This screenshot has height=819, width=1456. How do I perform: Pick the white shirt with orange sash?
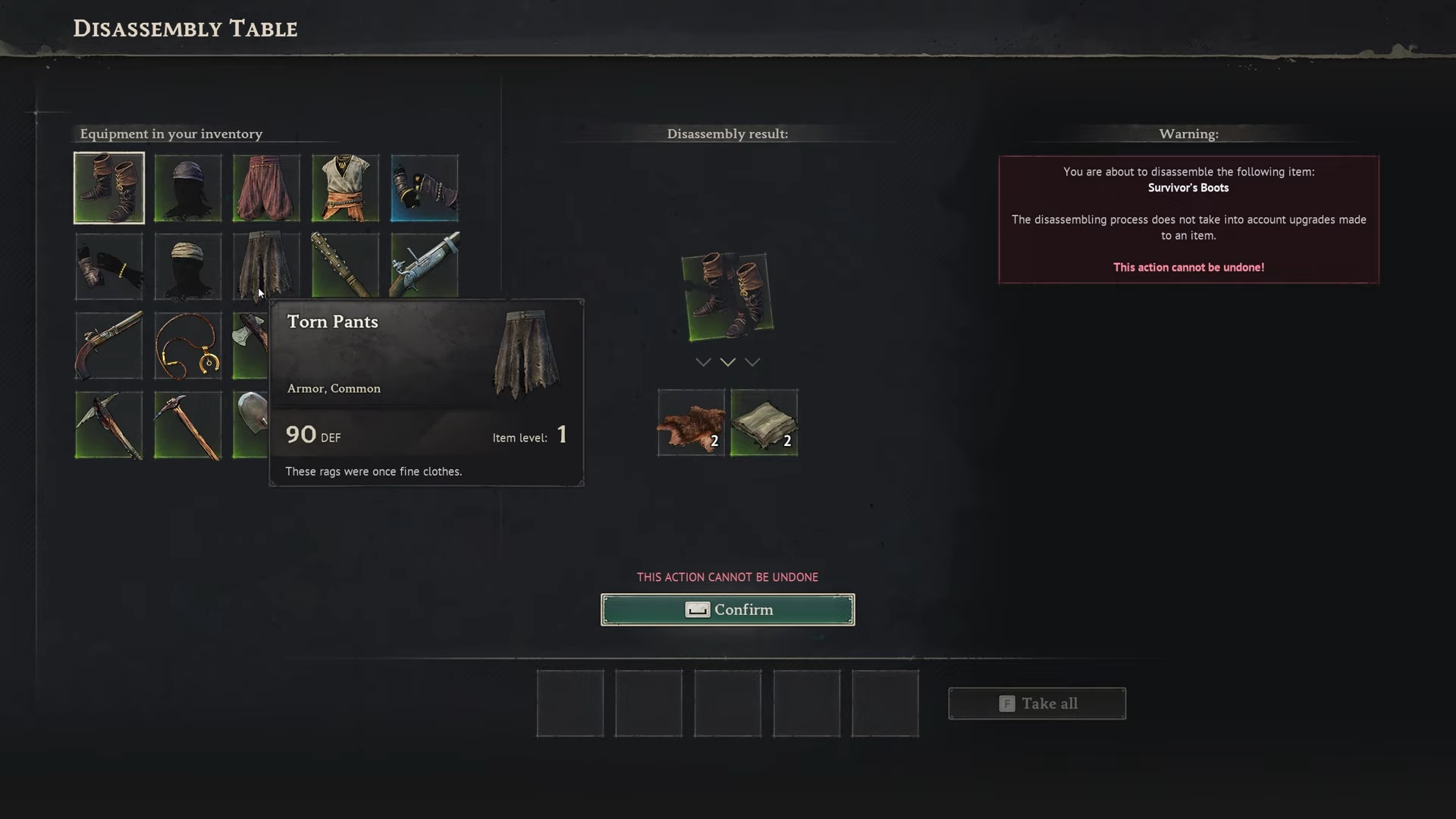pos(345,188)
